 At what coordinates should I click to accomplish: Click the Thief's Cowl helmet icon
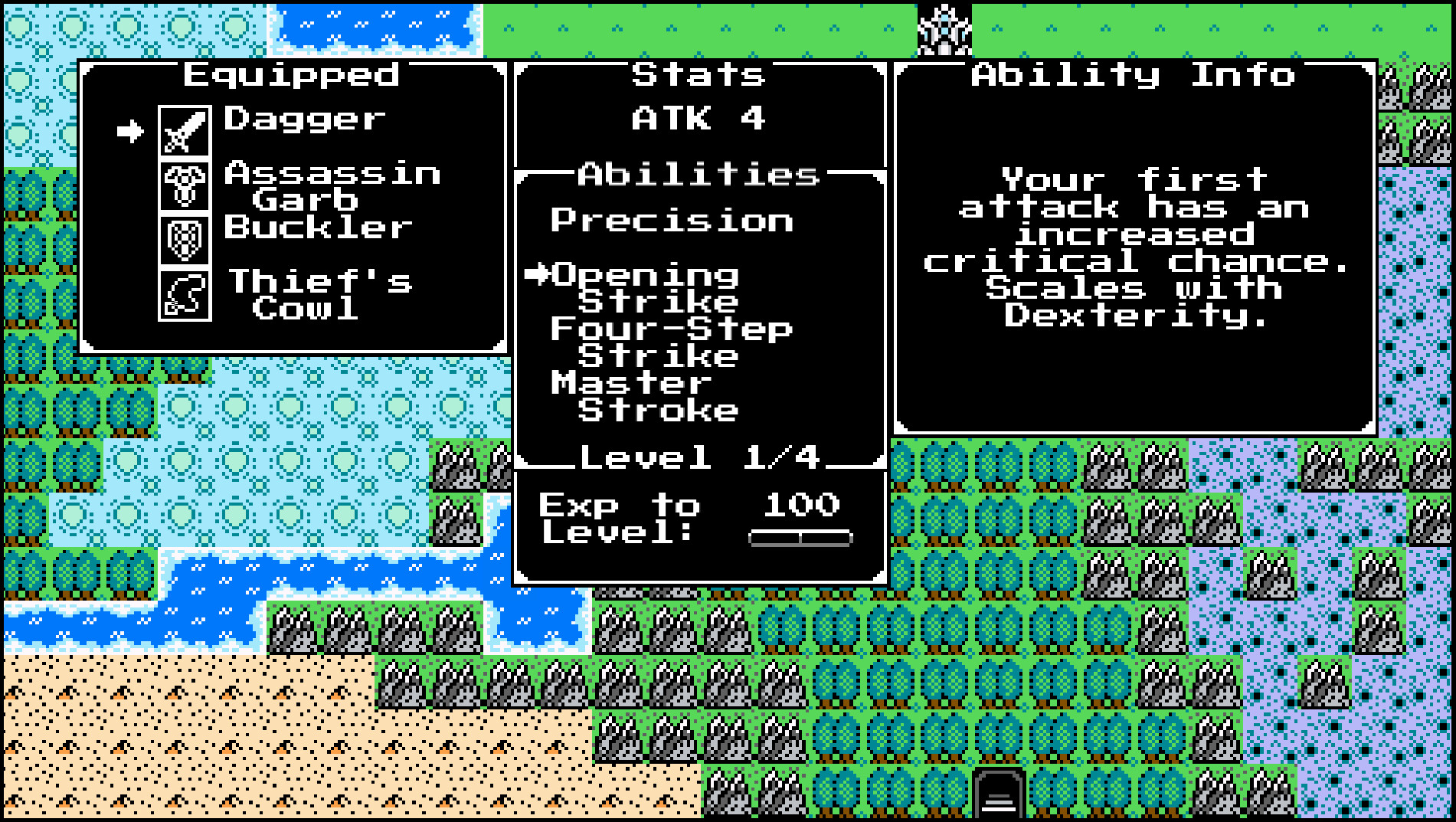(x=184, y=296)
